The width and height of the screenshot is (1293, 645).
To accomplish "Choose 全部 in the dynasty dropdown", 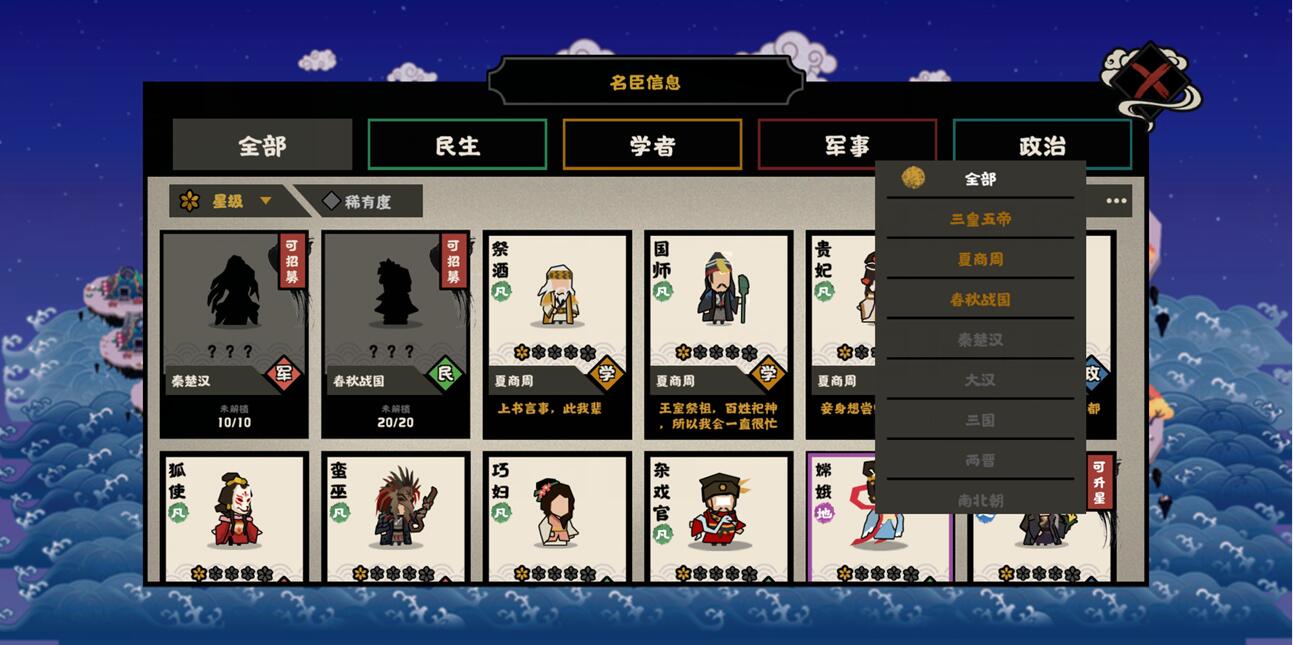I will tap(980, 179).
